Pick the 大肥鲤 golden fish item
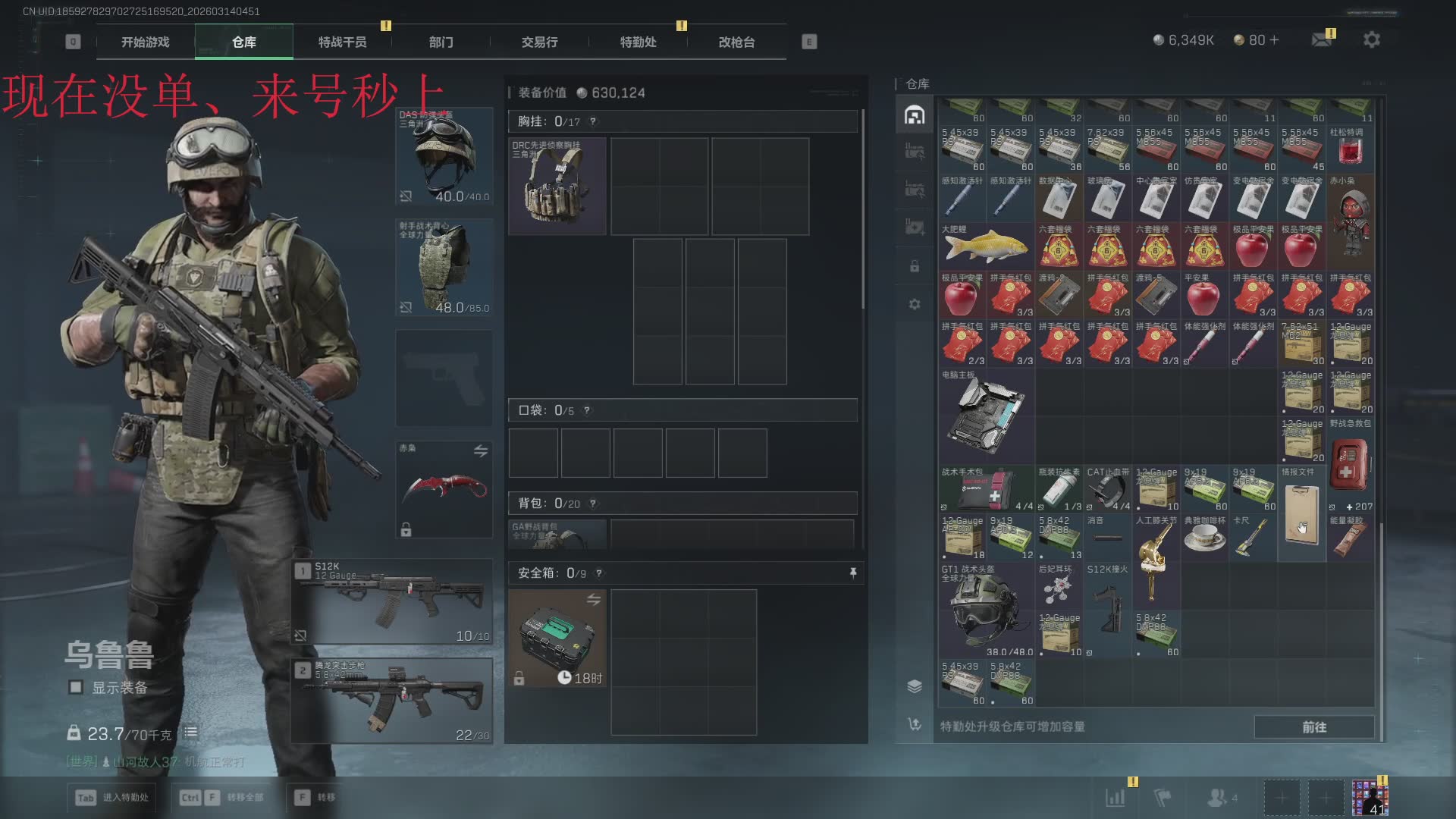The height and width of the screenshot is (819, 1456). [x=986, y=246]
